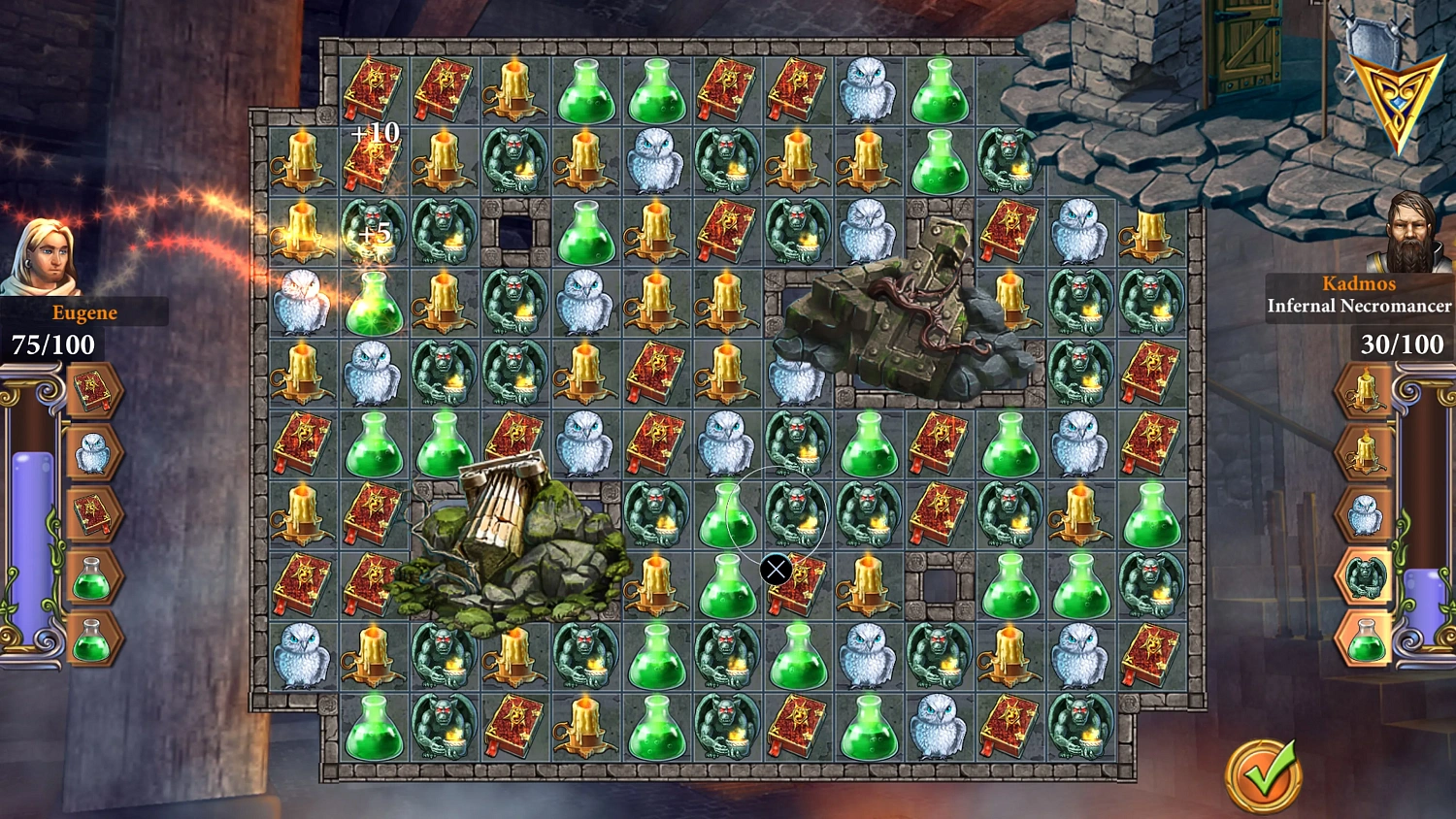Click the top candle spell icon on Kadmos's panel
1456x819 pixels.
tap(1367, 386)
